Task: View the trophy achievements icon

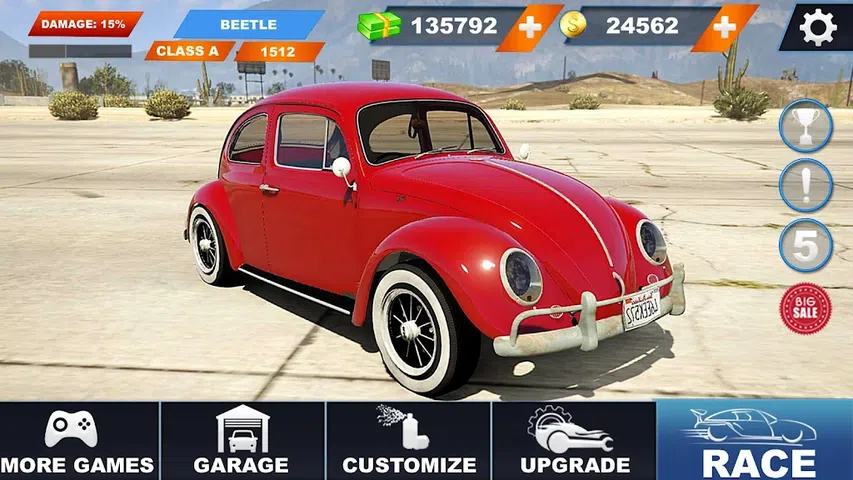Action: point(805,126)
